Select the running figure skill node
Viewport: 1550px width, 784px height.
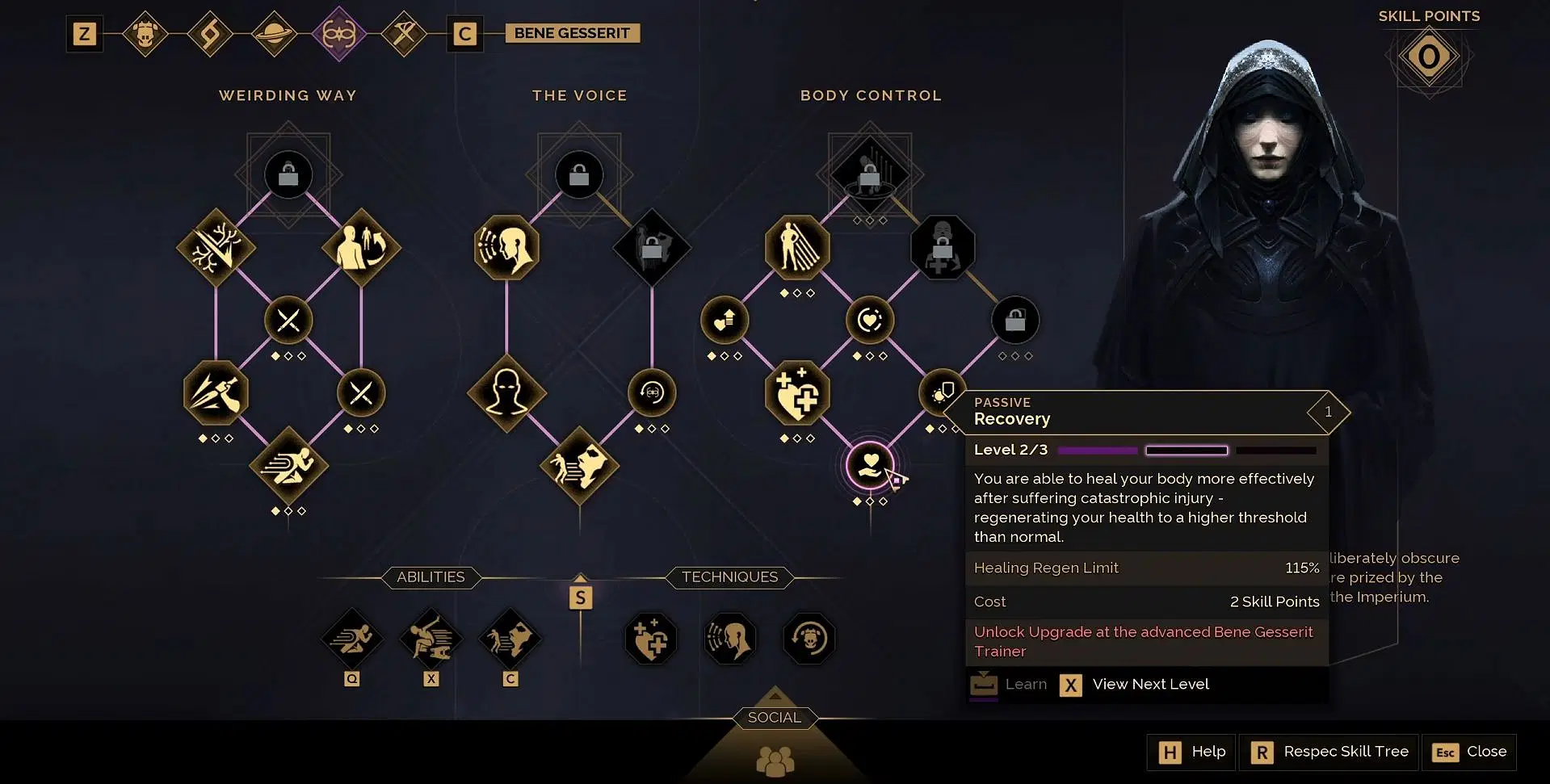point(288,466)
